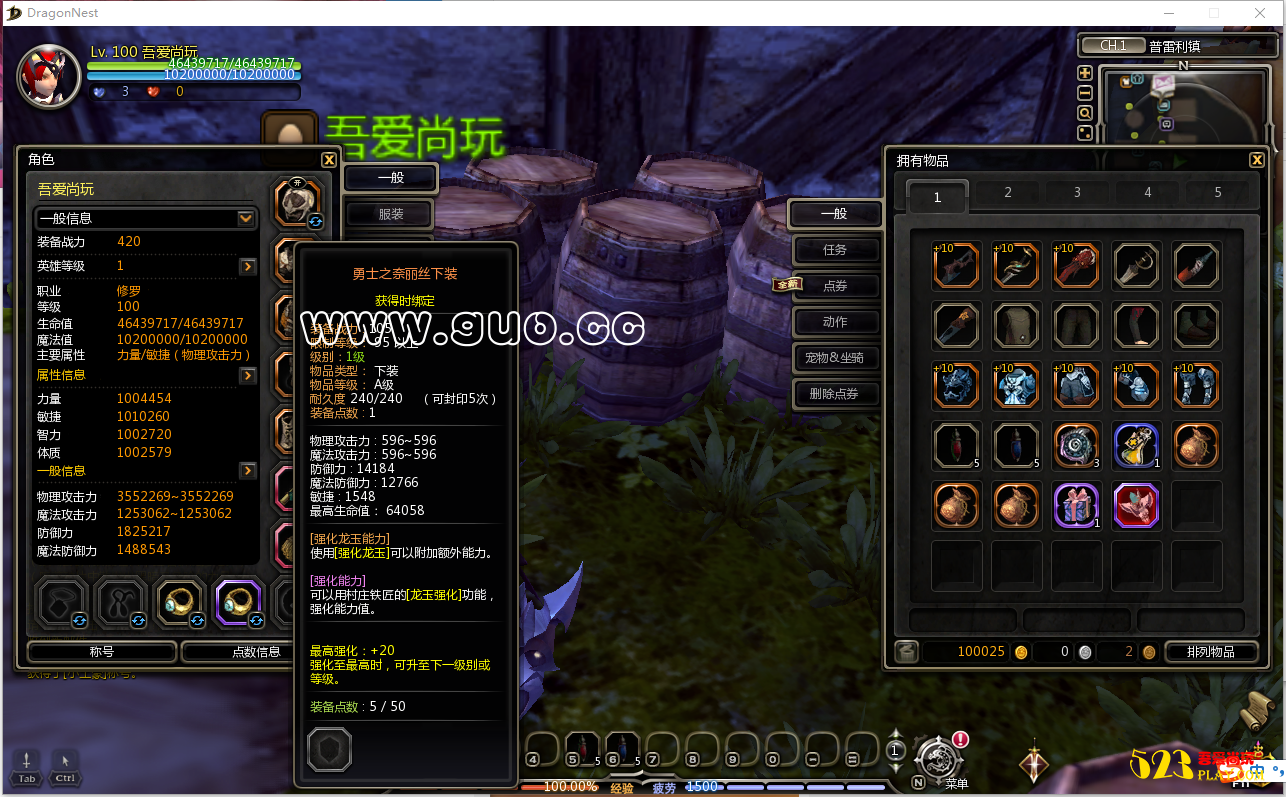Screen dimensions: 1286x797
Task: Select the 宠物&坐骑 category
Action: coord(835,358)
